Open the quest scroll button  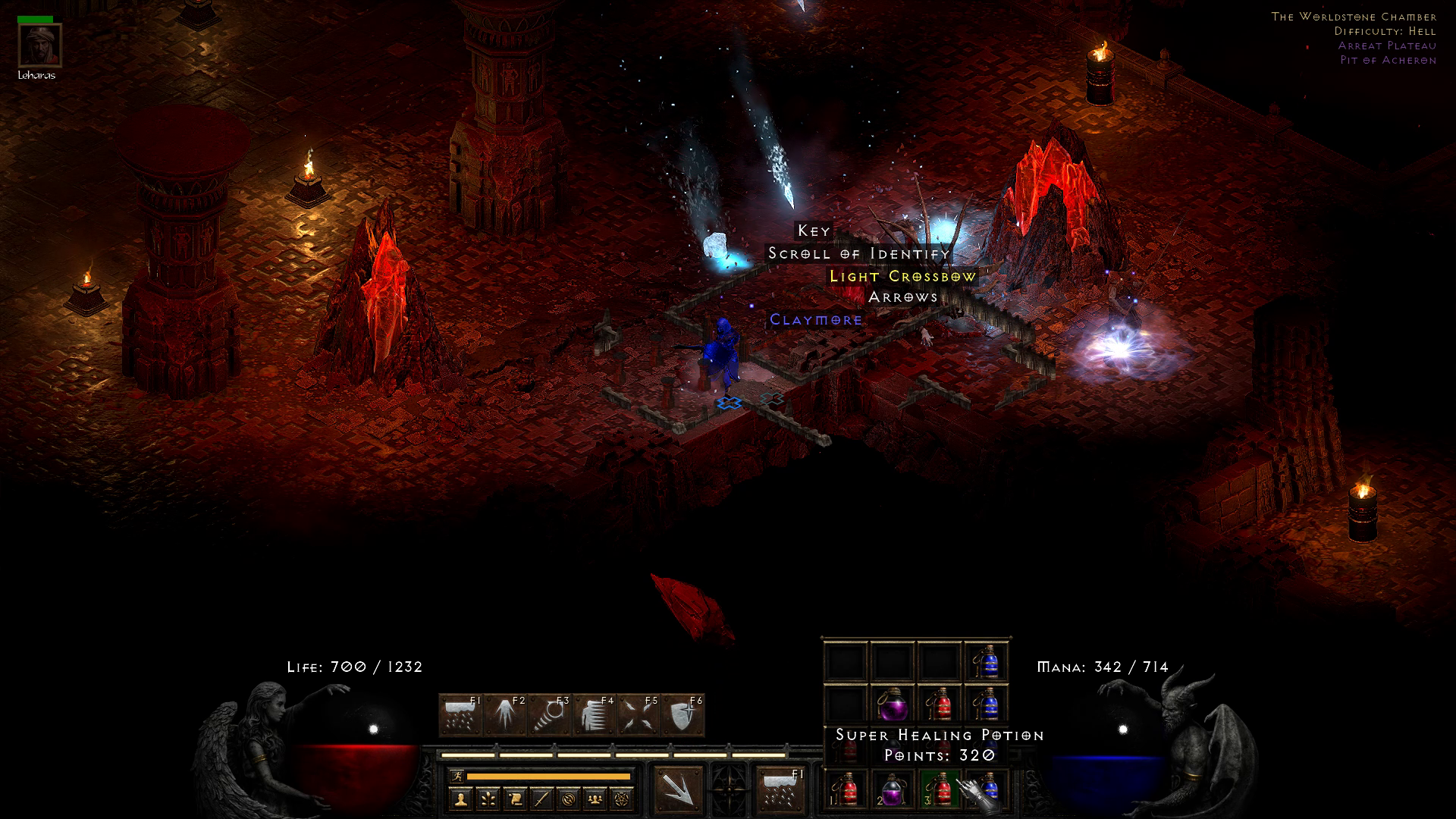coord(515,799)
